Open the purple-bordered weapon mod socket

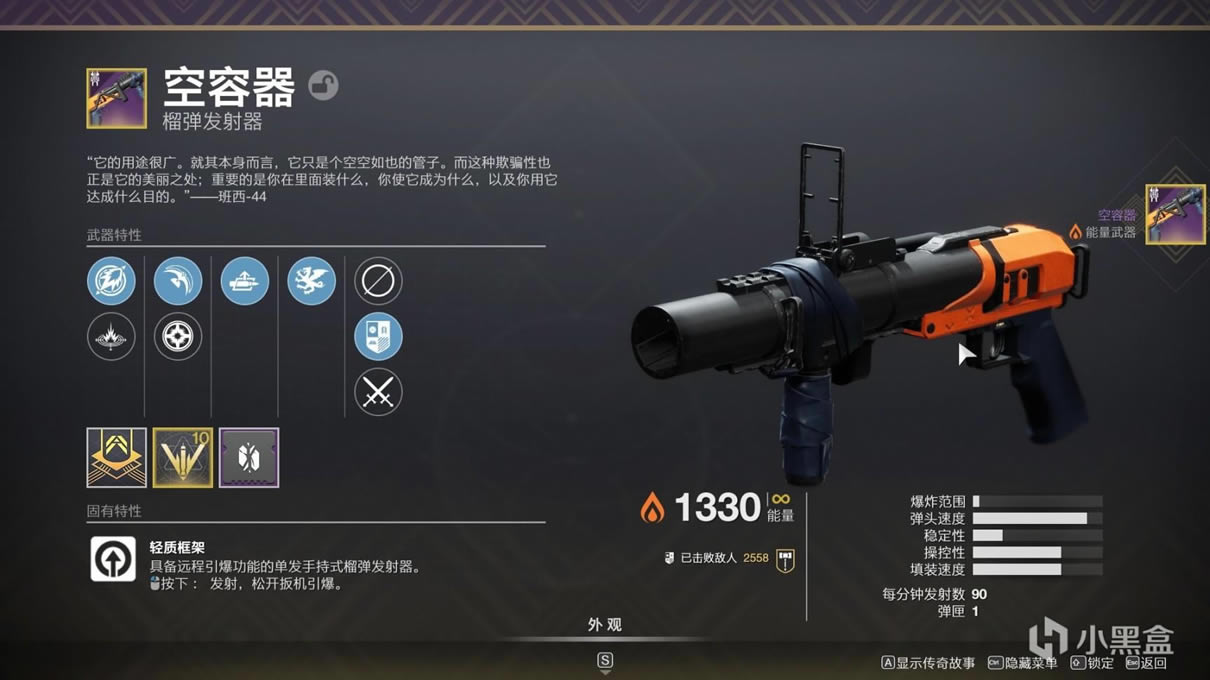click(249, 458)
